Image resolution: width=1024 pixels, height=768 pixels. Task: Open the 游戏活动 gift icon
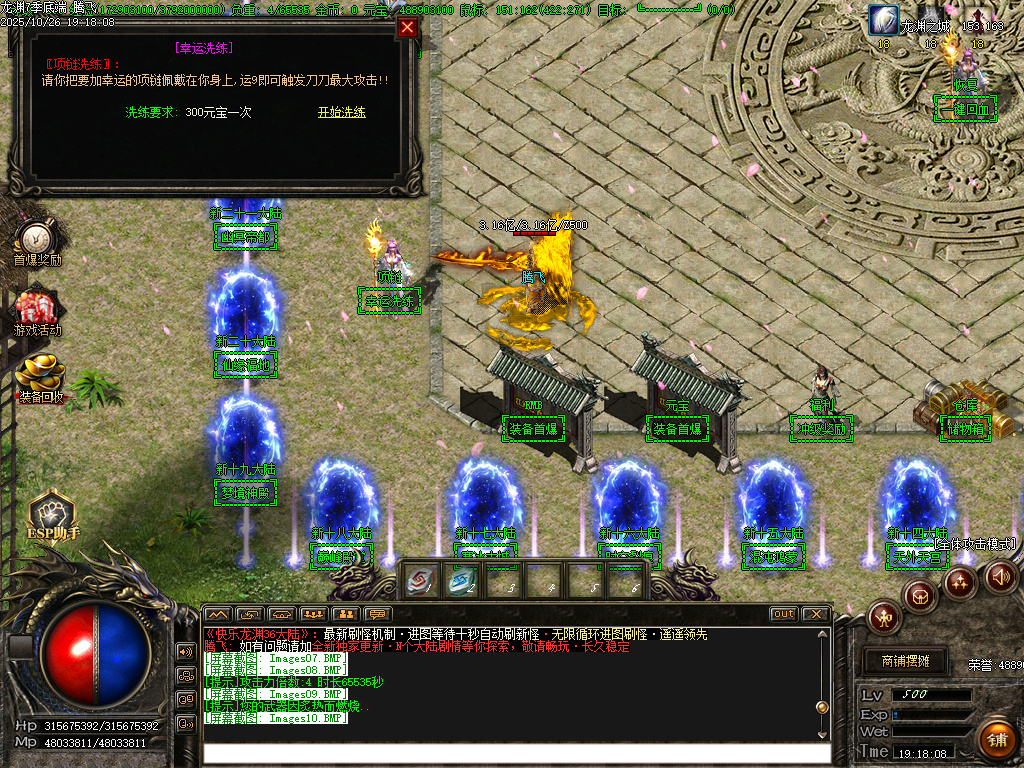(37, 309)
